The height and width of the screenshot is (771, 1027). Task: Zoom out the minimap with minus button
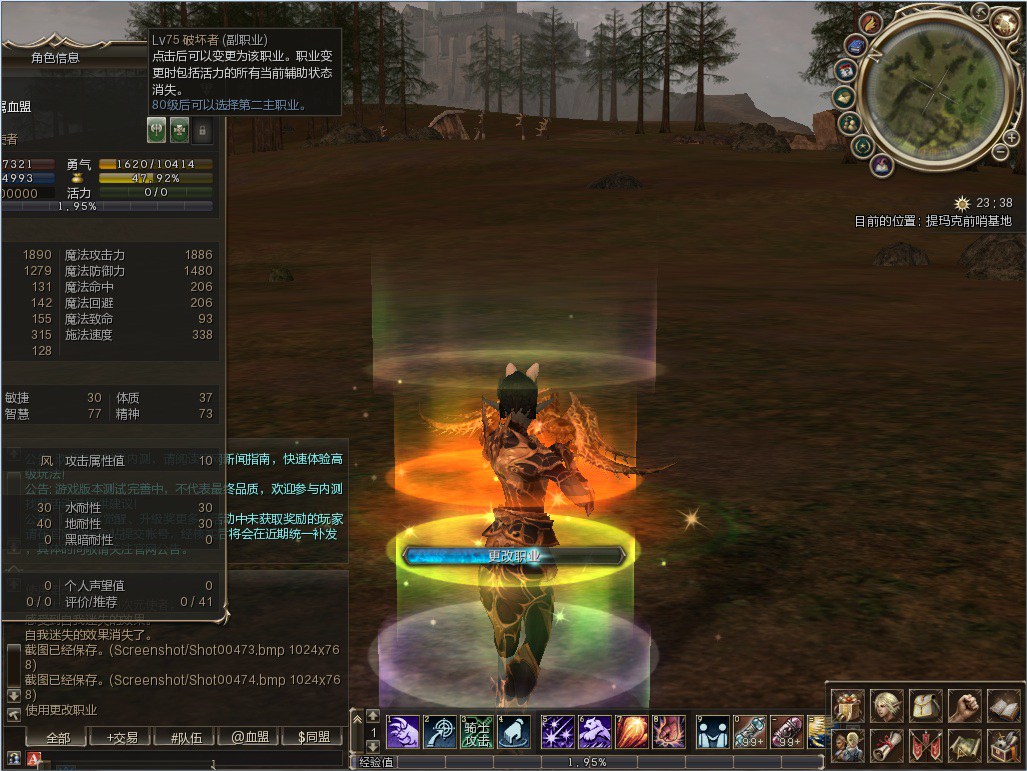point(999,152)
